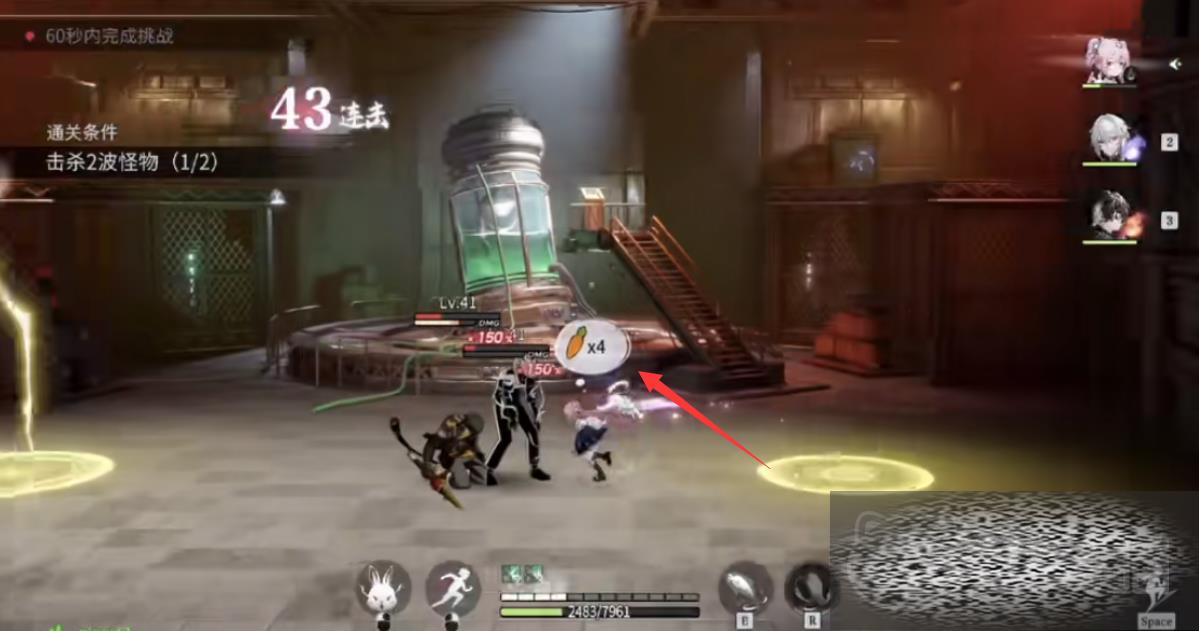This screenshot has width=1199, height=631.
Task: Select the pink-haired character portrait
Action: [x=1108, y=61]
